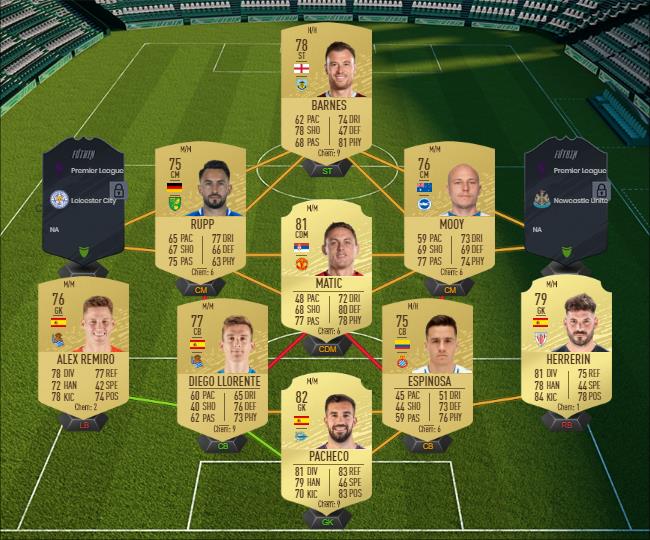Select the Diego Llorente defender card

pyautogui.click(x=224, y=362)
